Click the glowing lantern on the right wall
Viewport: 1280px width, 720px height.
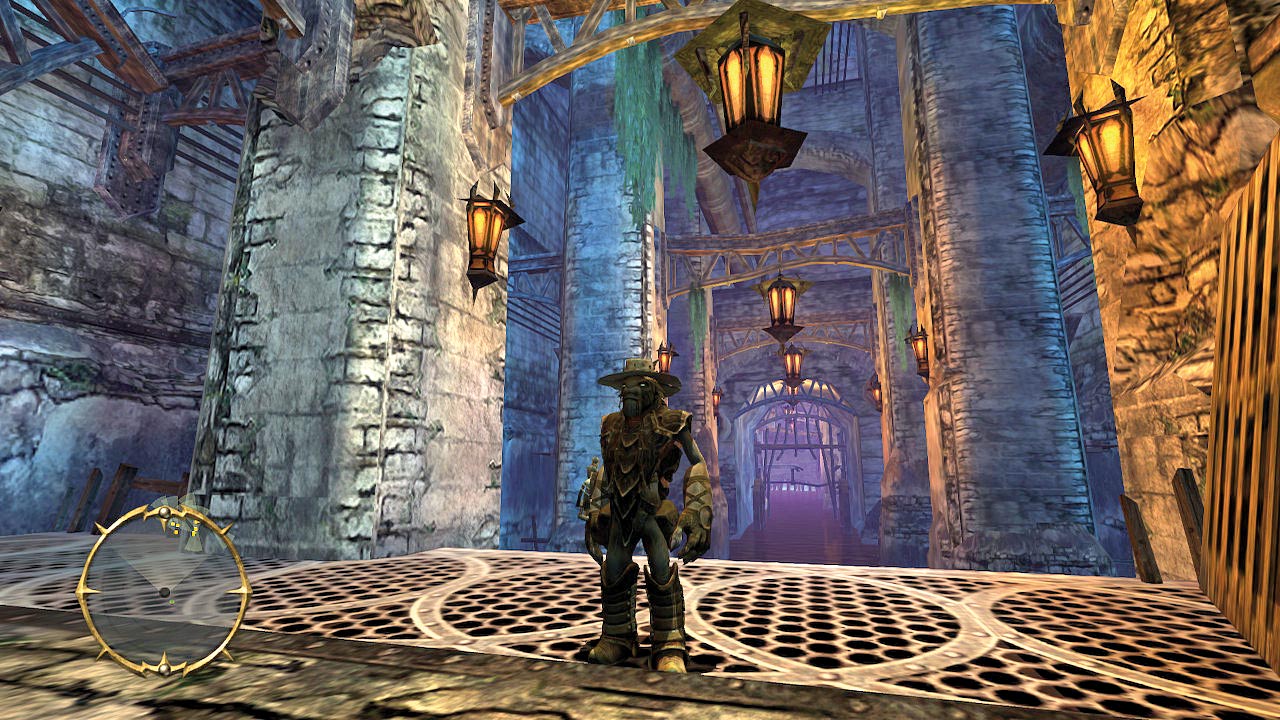(x=1108, y=145)
